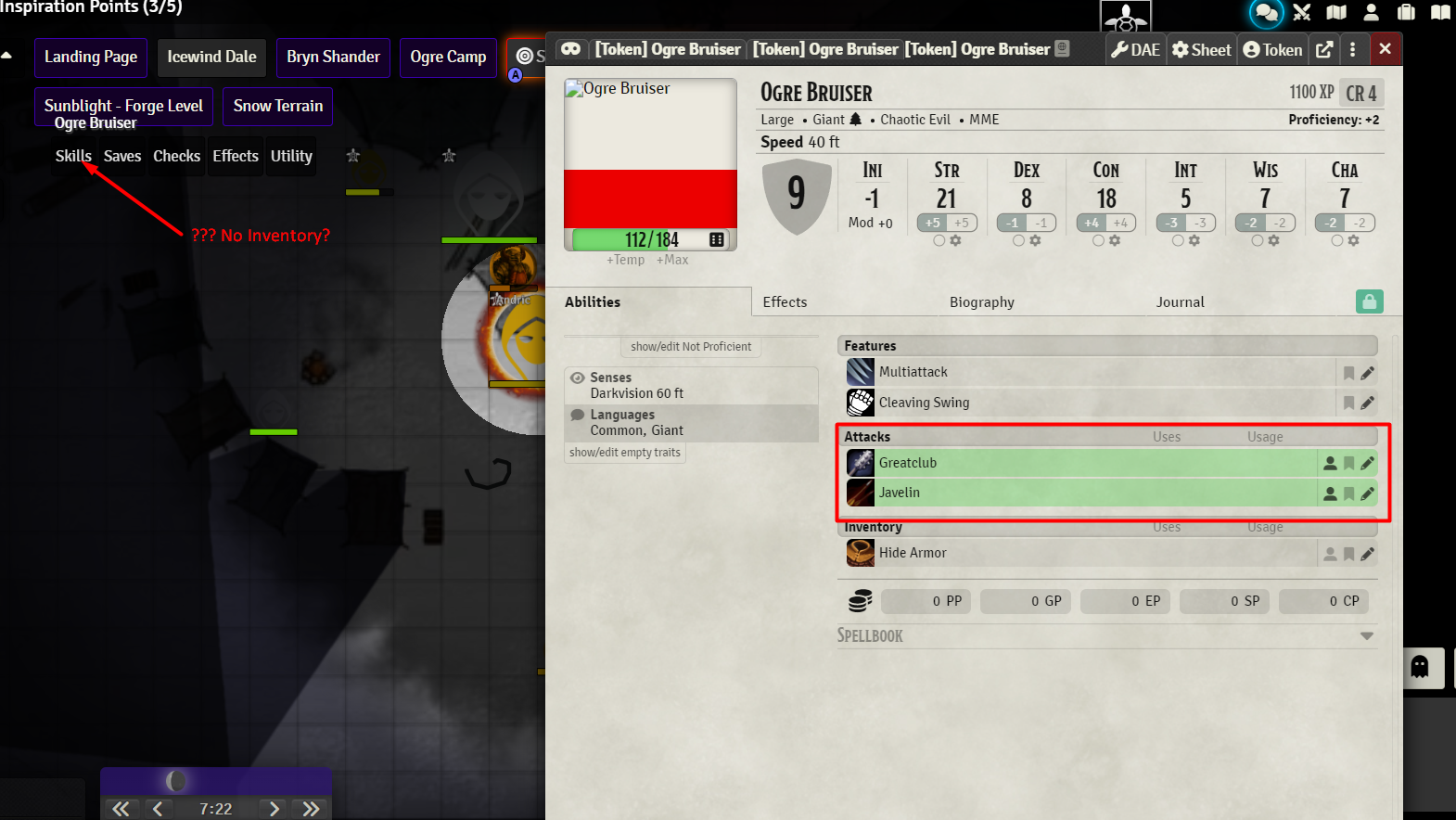1456x820 pixels.
Task: Open the Ogre Camp scene
Action: [x=448, y=57]
